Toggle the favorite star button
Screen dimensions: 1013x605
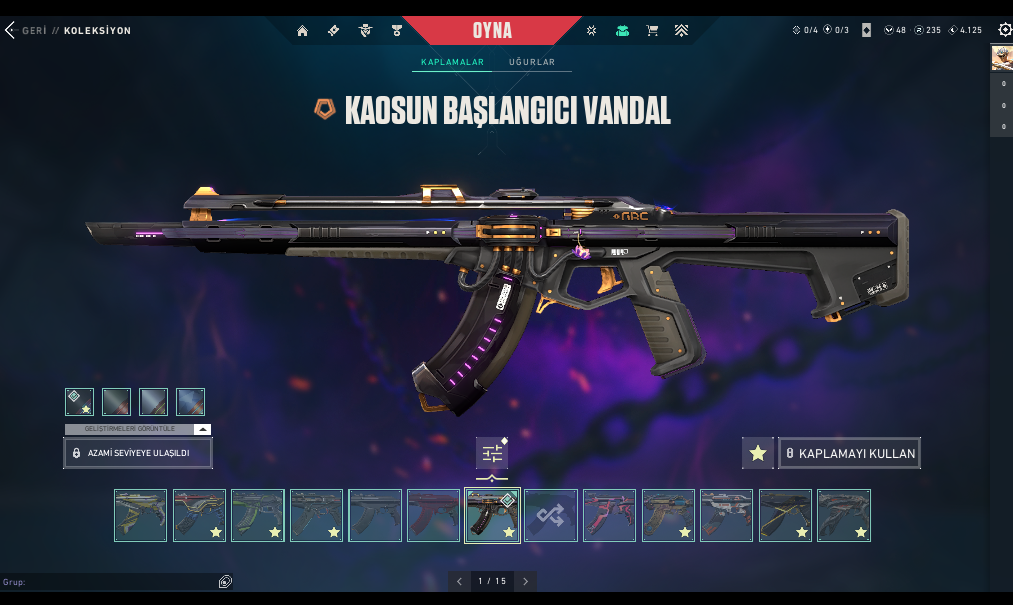pos(758,453)
